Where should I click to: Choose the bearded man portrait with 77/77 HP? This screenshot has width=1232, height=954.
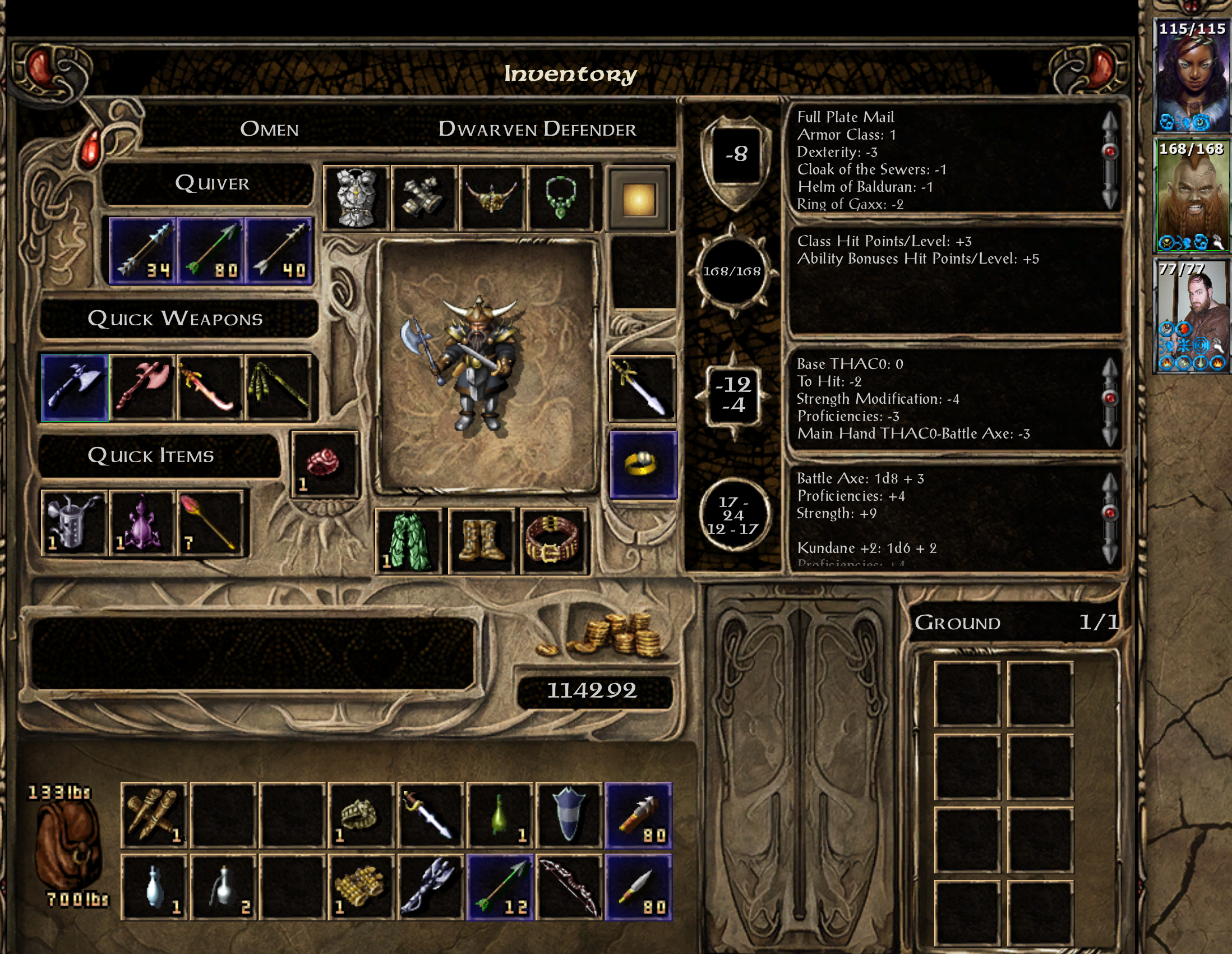pyautogui.click(x=1193, y=316)
